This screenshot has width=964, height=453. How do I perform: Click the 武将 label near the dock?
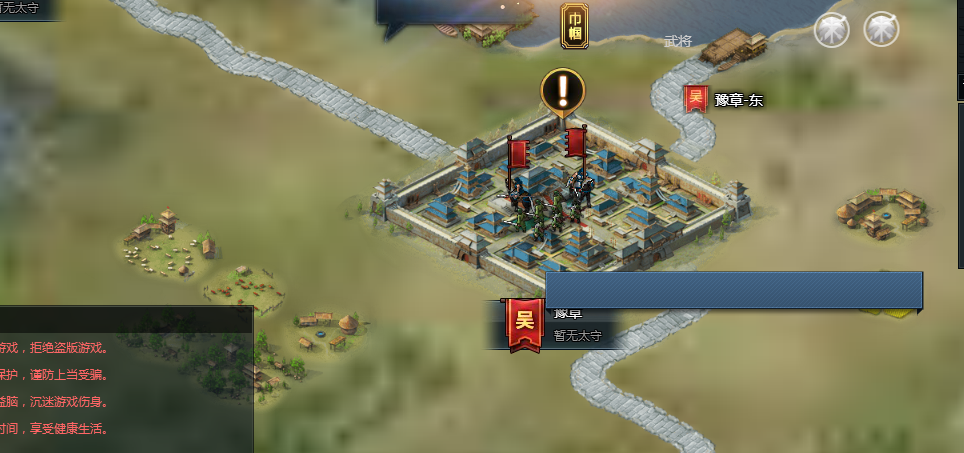click(x=678, y=41)
